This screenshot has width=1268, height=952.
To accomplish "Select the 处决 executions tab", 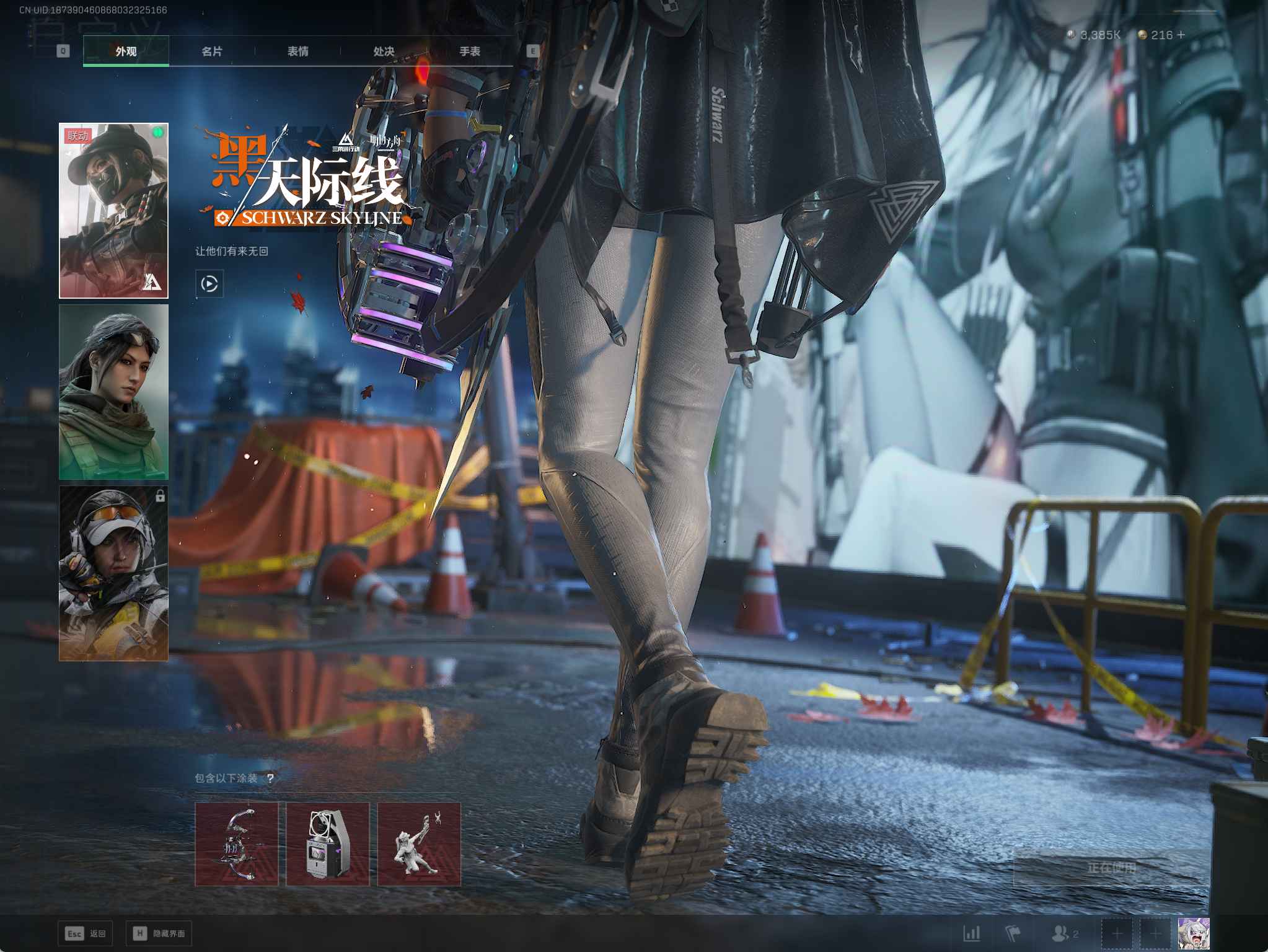I will (x=384, y=51).
